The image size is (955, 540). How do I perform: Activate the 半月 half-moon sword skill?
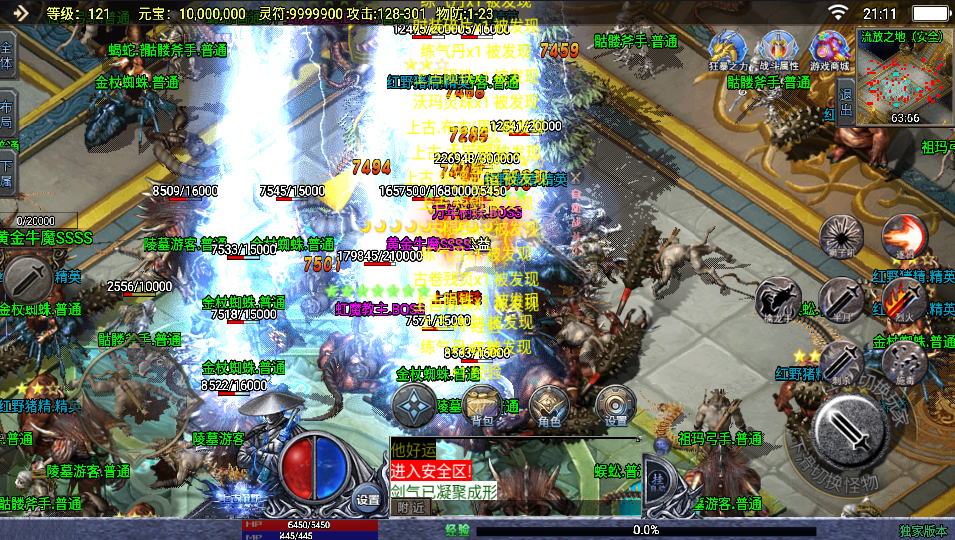coord(842,299)
